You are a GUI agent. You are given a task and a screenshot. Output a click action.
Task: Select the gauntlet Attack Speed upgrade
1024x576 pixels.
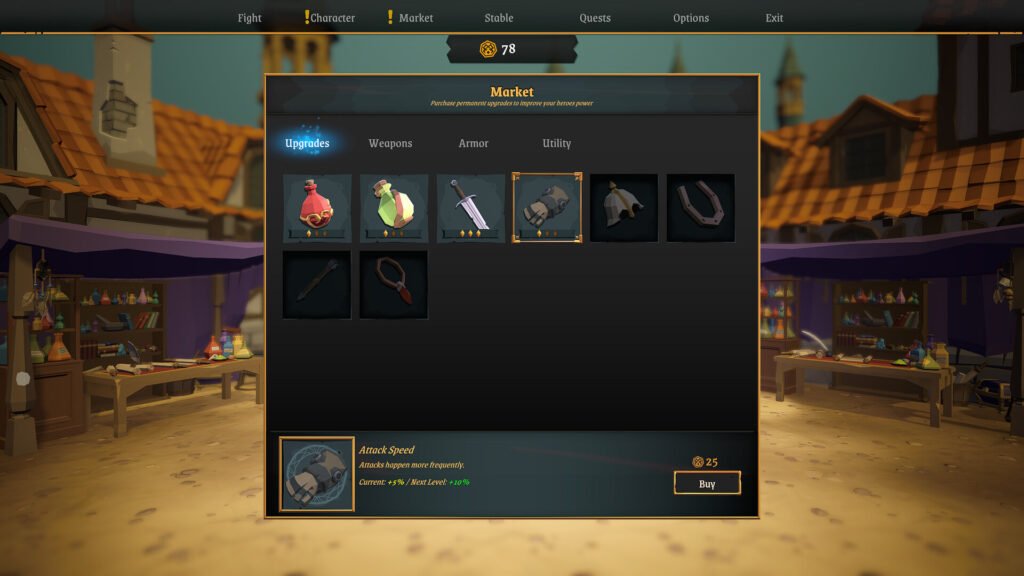point(547,208)
